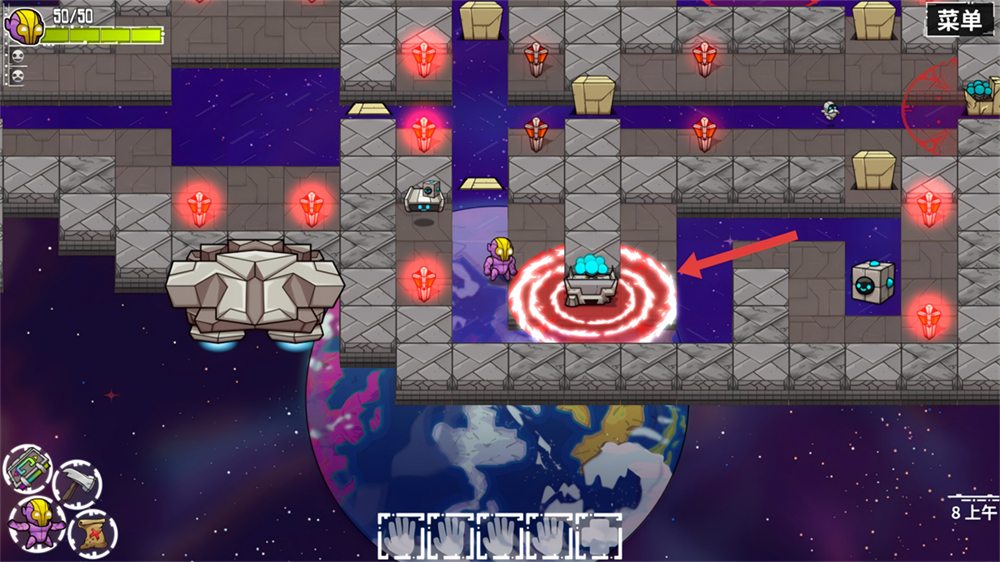Open the 菜单 menu
This screenshot has height=562, width=1000.
(x=960, y=21)
